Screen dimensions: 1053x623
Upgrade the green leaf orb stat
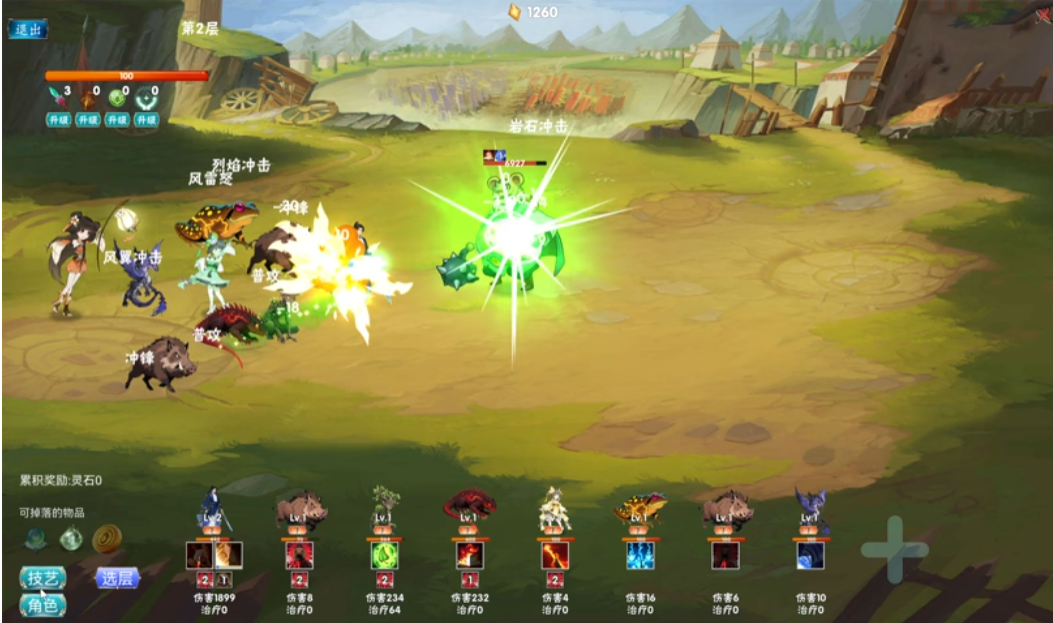coord(118,120)
